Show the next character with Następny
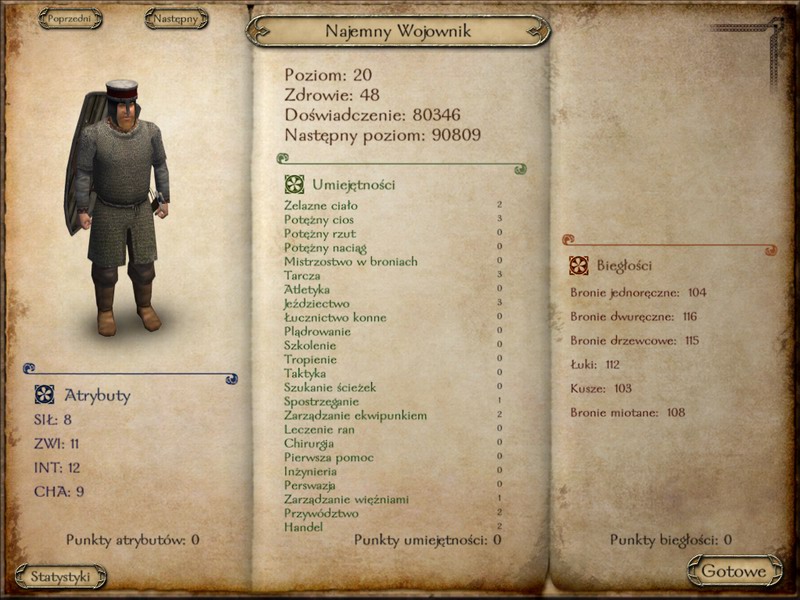This screenshot has width=800, height=600. [176, 18]
